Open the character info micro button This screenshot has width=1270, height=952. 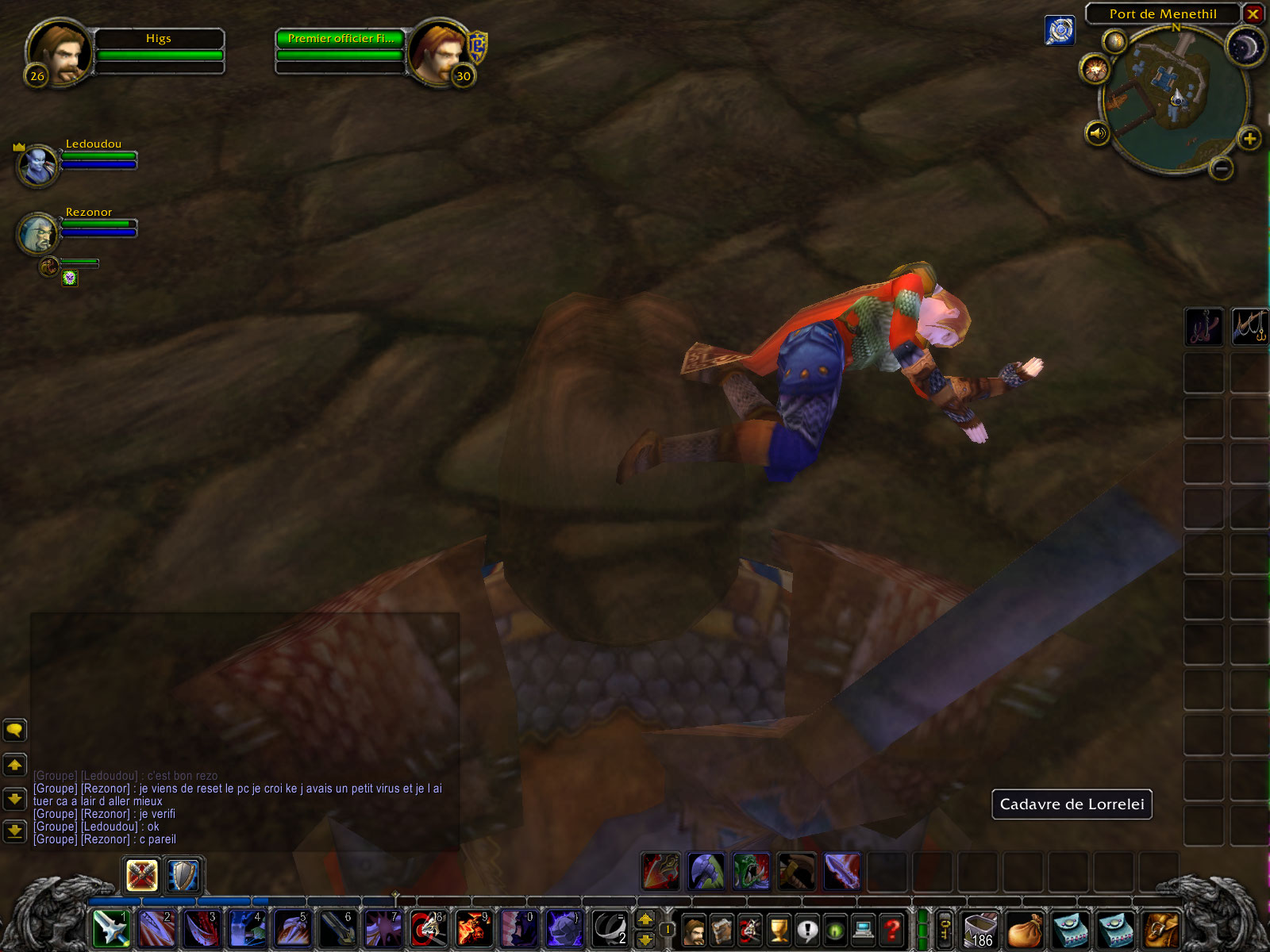(x=694, y=929)
